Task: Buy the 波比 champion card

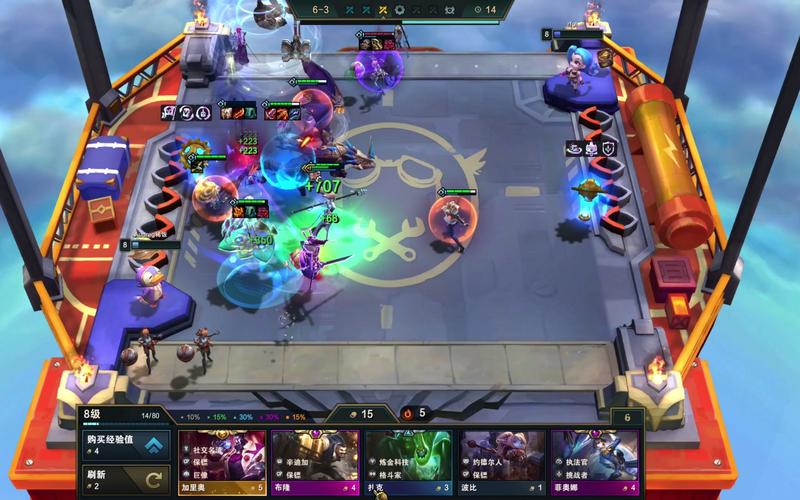Action: click(500, 461)
